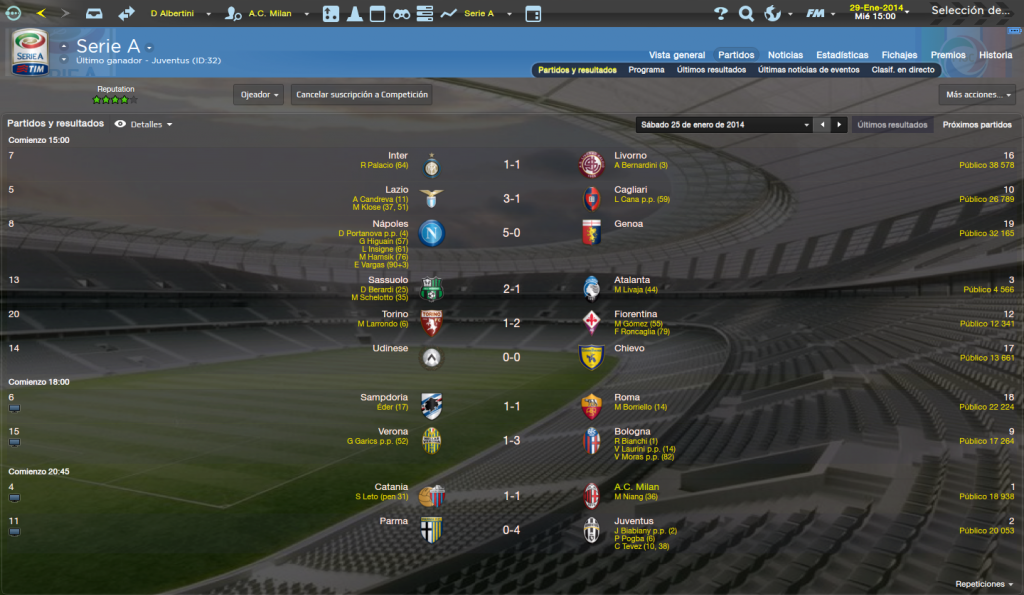1024x595 pixels.
Task: Show the Programa sub-tab
Action: [646, 71]
